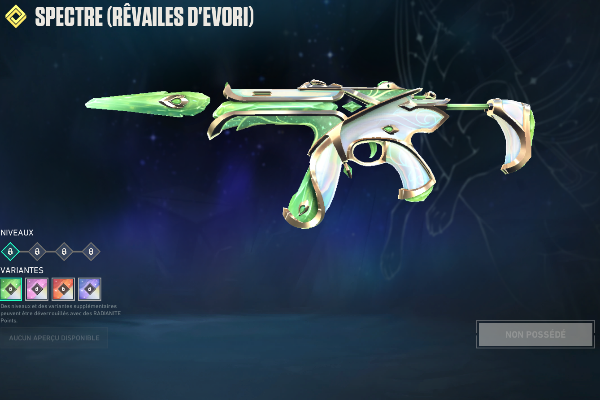Select the green color variant swatch
Screen dimensions: 600x400
11,288
